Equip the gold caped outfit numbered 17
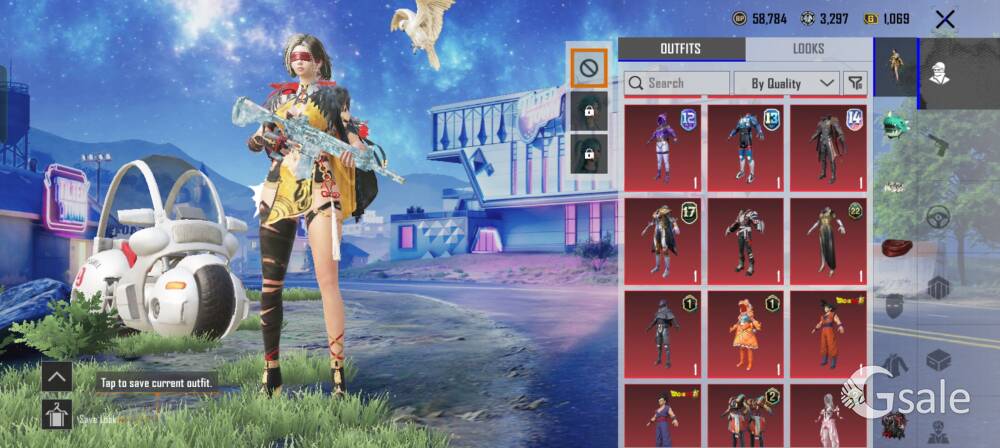Screen dimensions: 1000x448 tap(662, 238)
